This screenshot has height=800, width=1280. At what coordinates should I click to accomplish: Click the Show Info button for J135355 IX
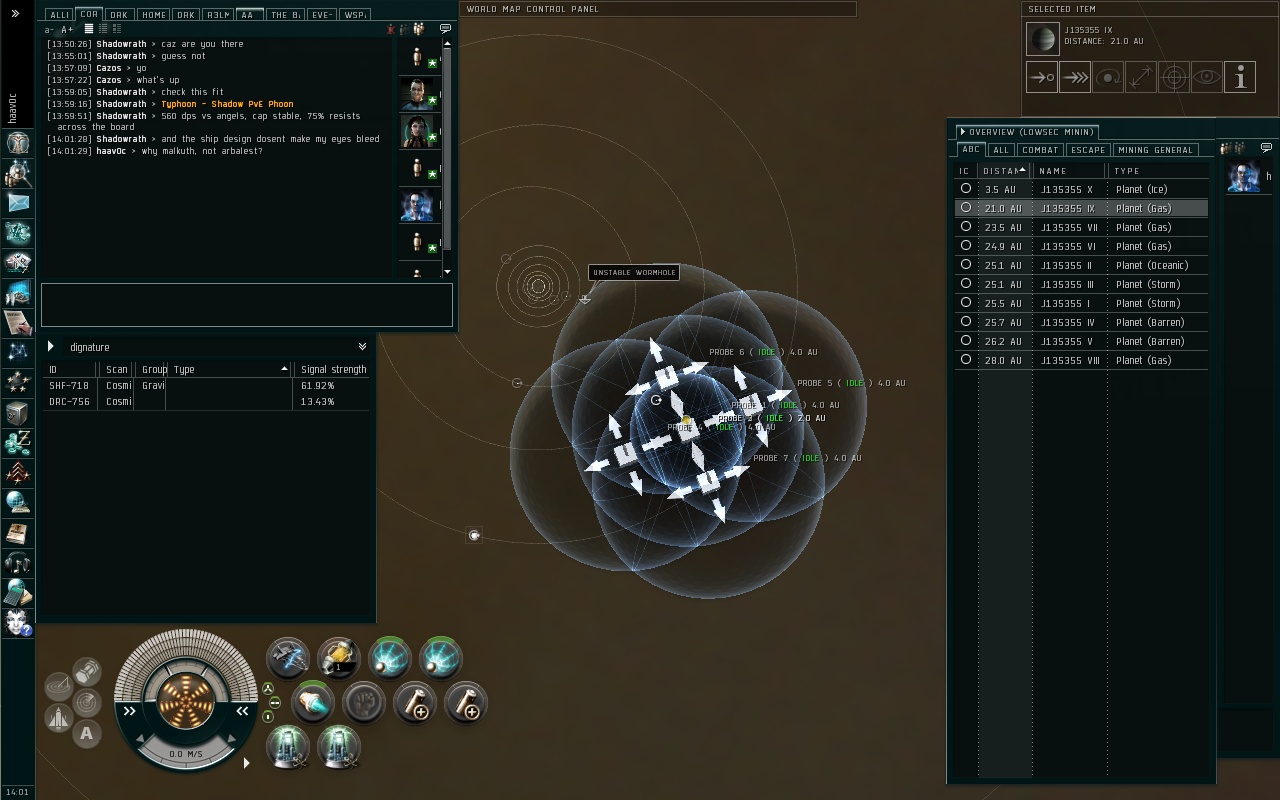click(1239, 77)
